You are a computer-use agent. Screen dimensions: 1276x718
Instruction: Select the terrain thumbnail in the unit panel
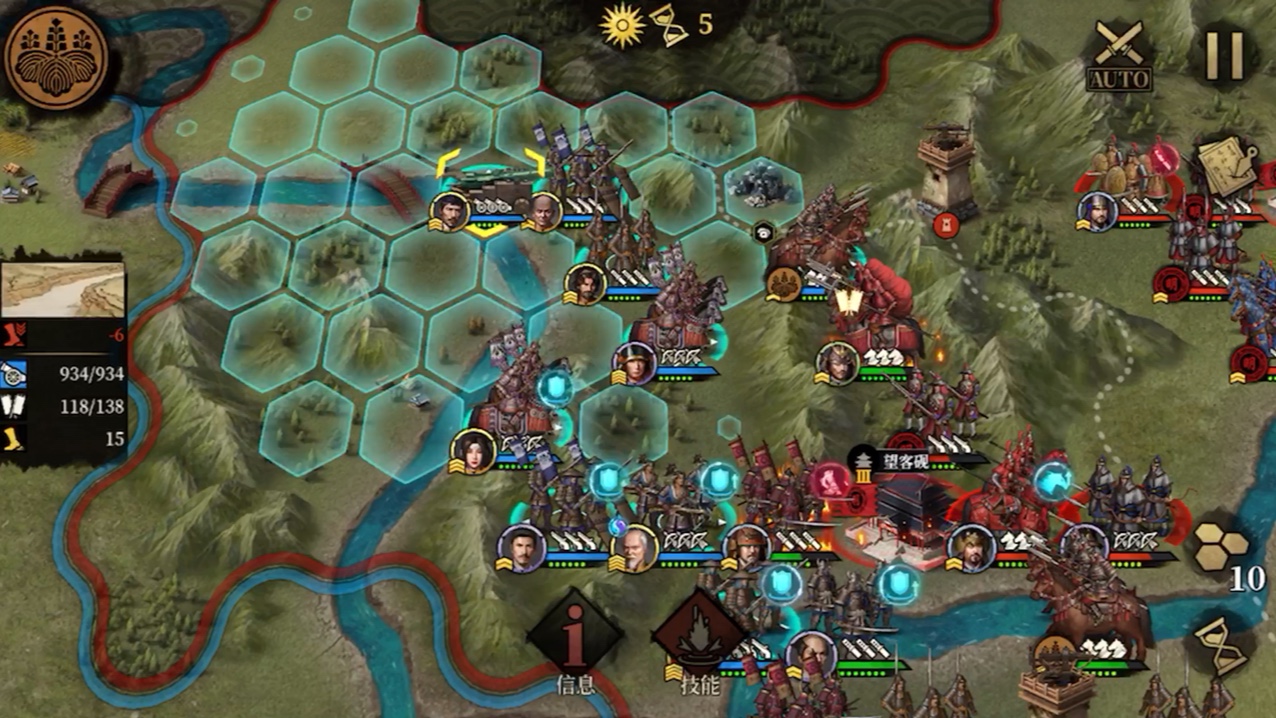[x=64, y=289]
